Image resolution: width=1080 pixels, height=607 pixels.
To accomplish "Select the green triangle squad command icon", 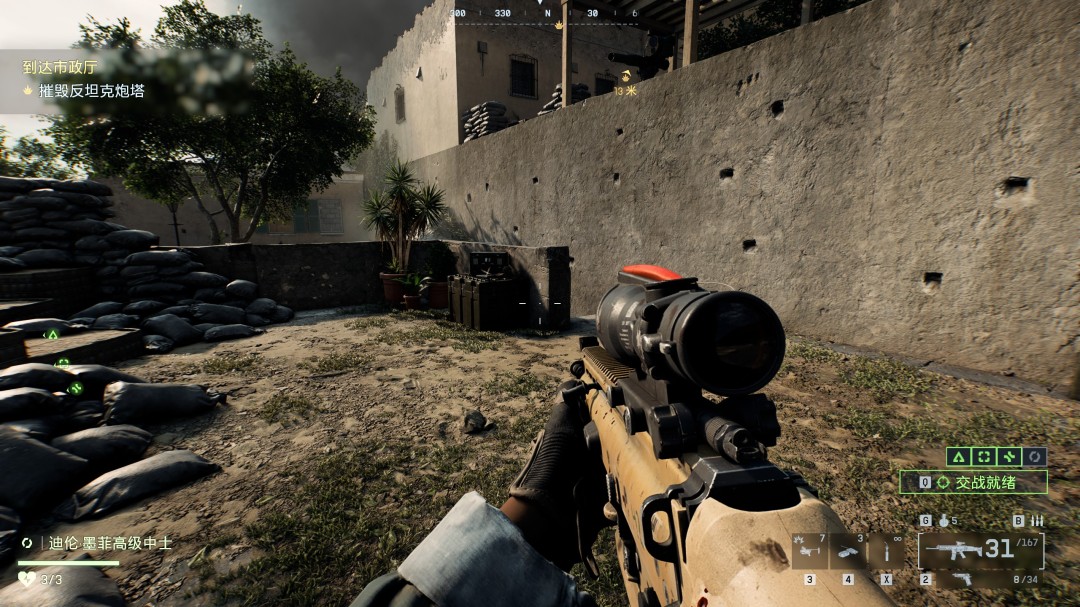I will click(x=957, y=456).
